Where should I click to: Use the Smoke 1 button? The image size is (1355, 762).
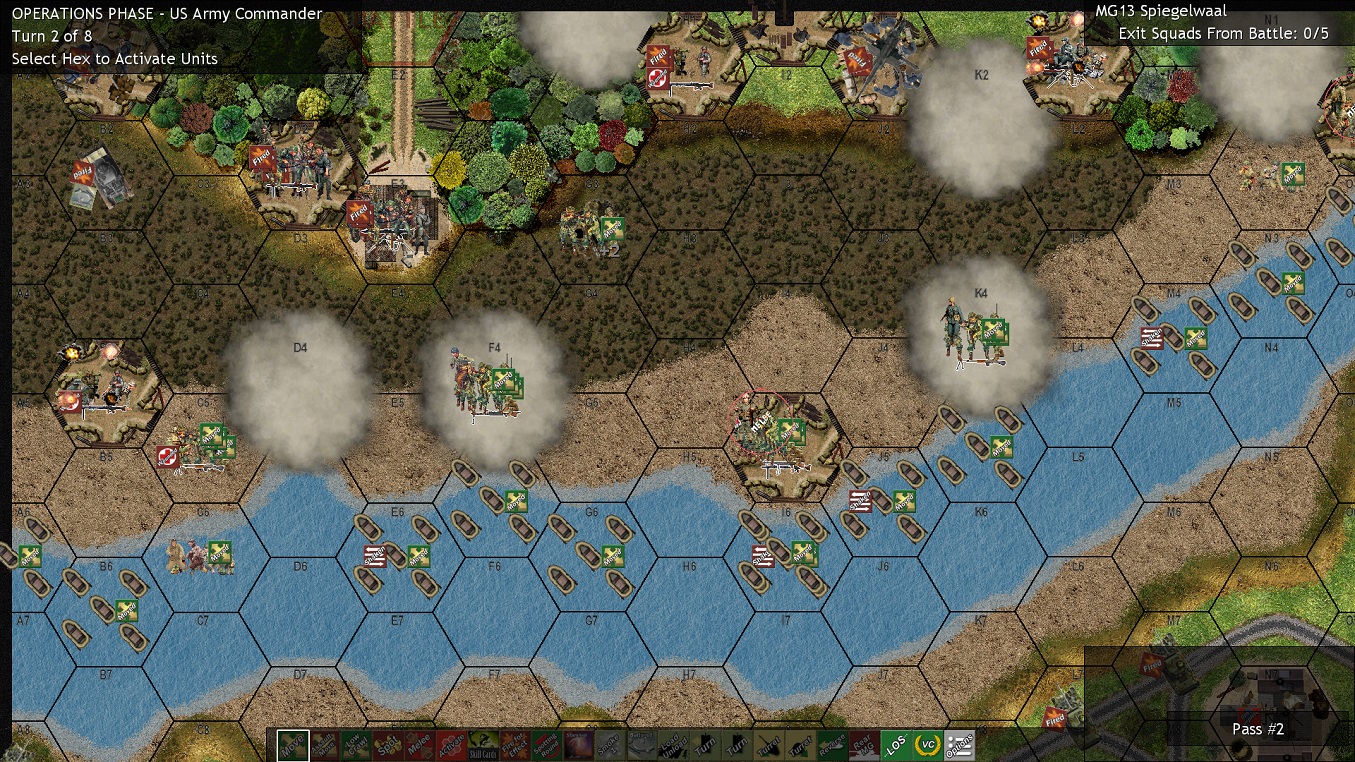tap(607, 745)
